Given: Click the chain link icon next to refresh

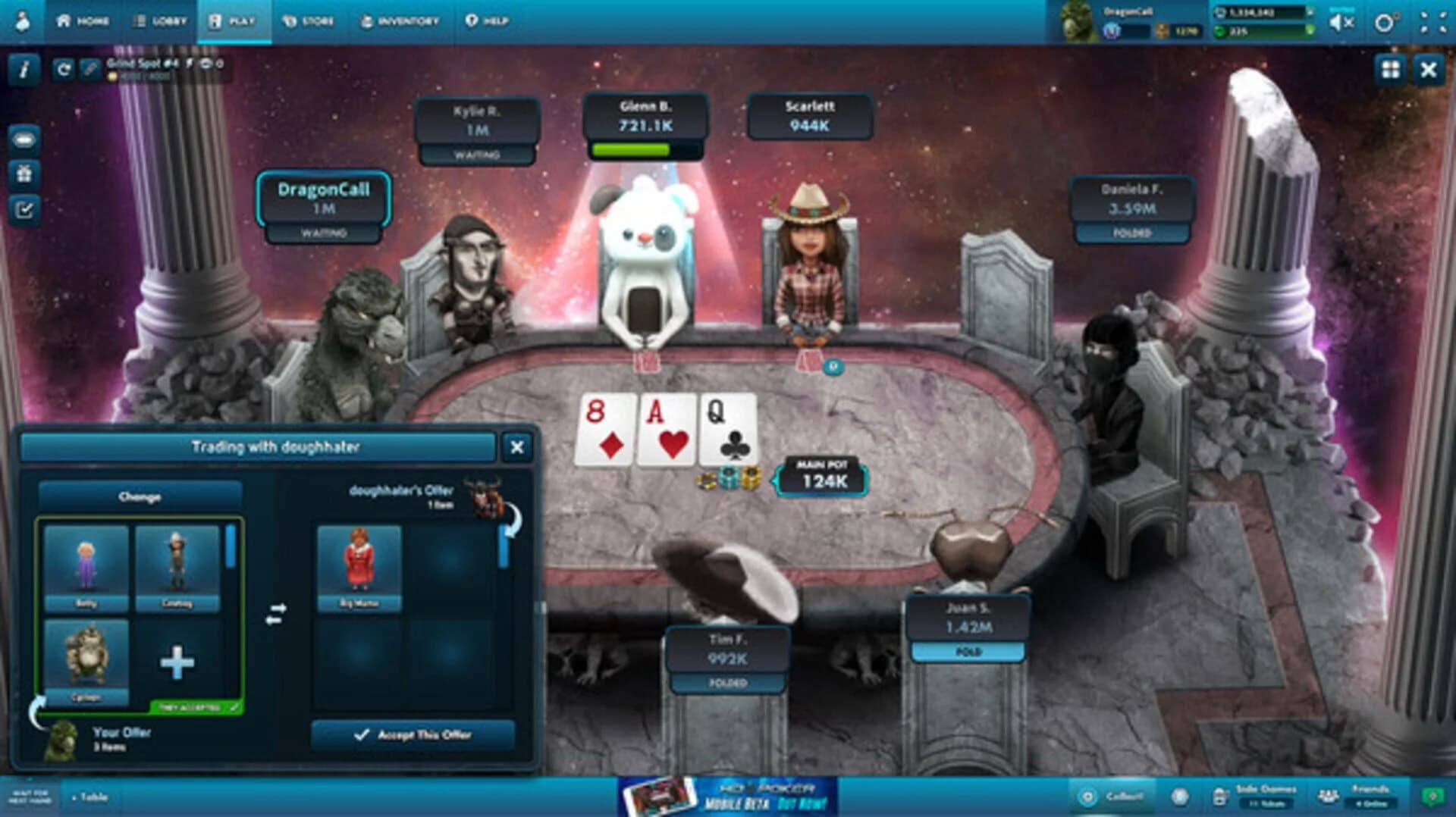Looking at the screenshot, I should point(89,70).
